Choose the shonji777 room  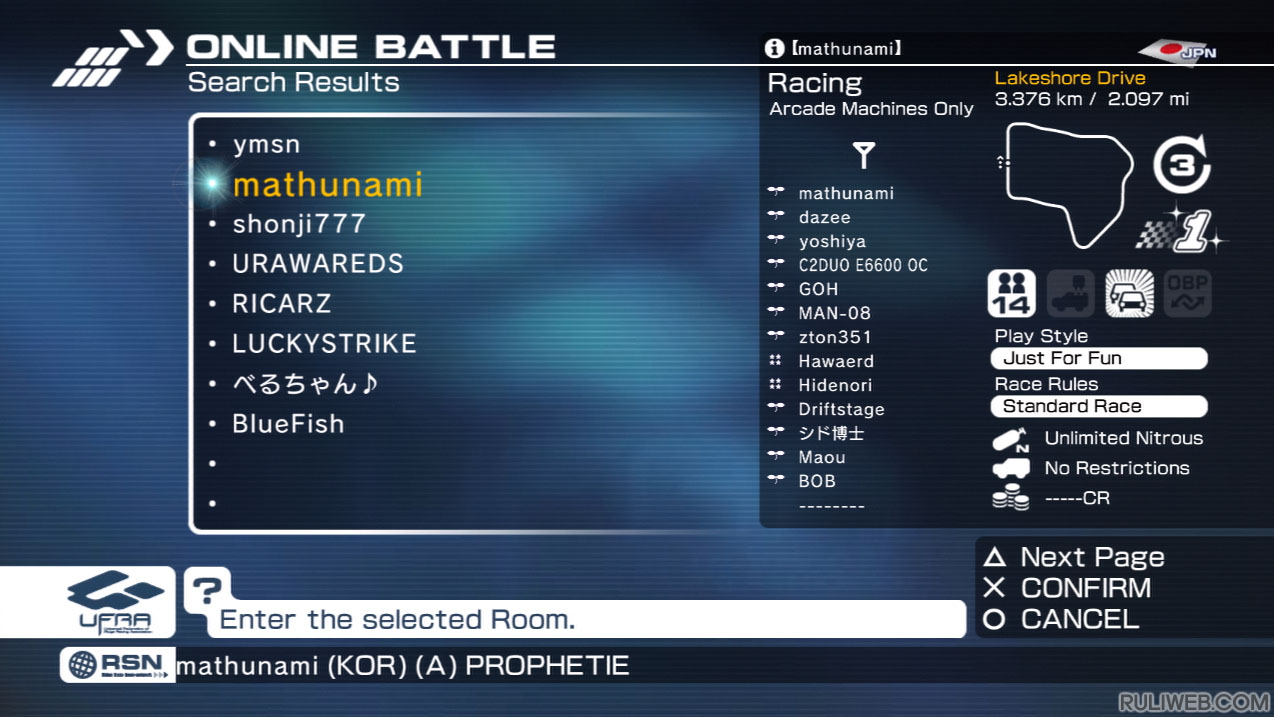click(299, 224)
